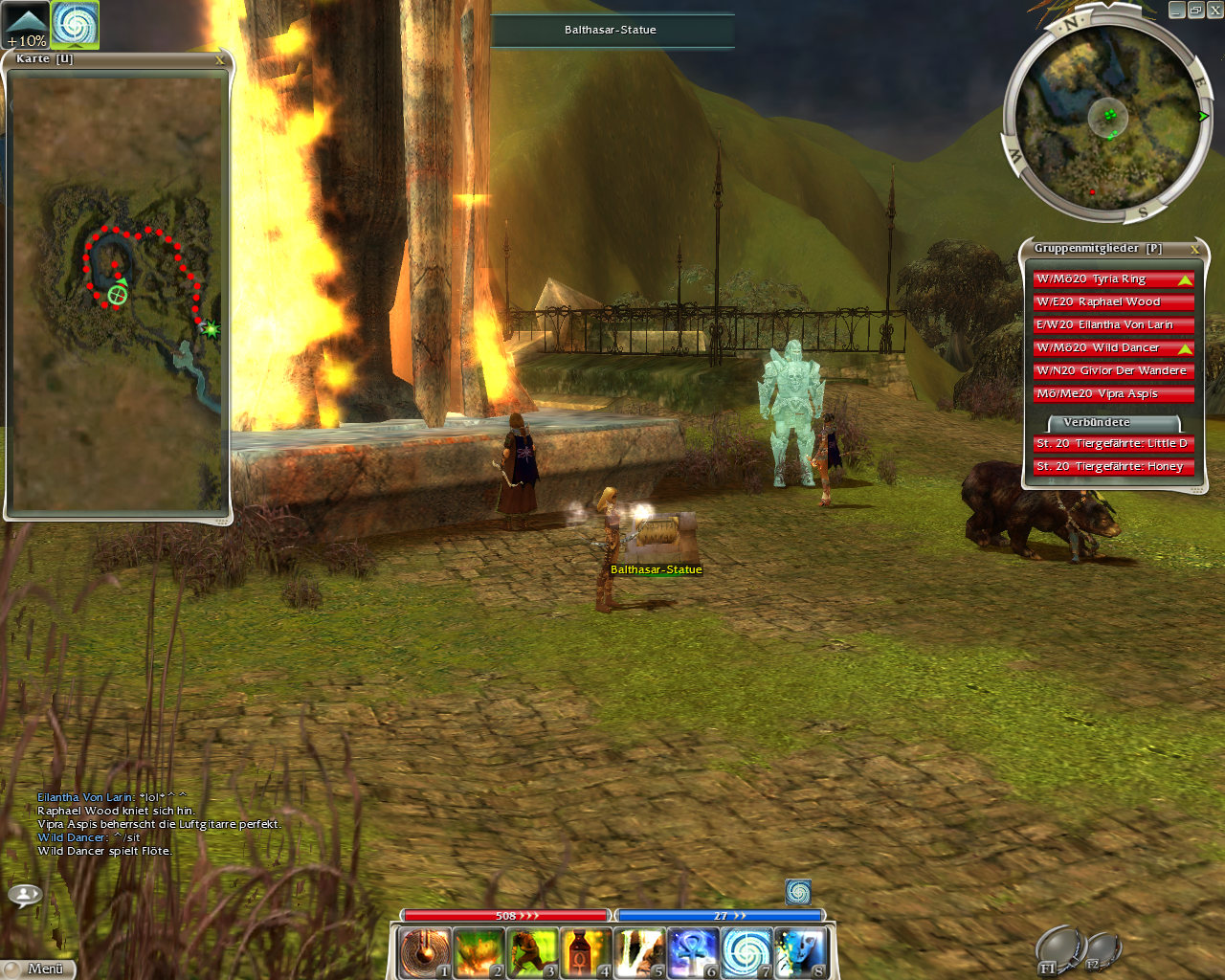Select party member Wild Dancer
The height and width of the screenshot is (980, 1225).
coord(1113,348)
